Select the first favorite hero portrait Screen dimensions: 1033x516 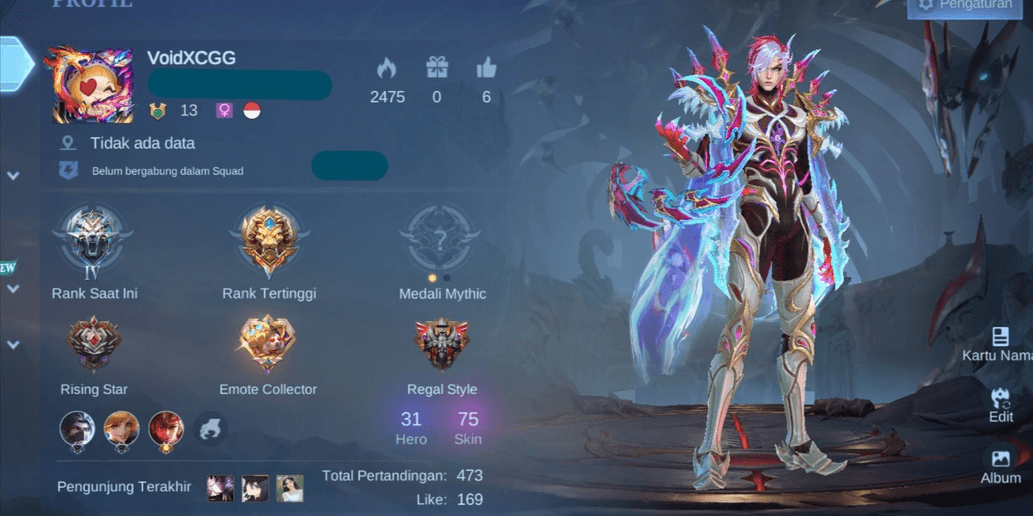(77, 429)
